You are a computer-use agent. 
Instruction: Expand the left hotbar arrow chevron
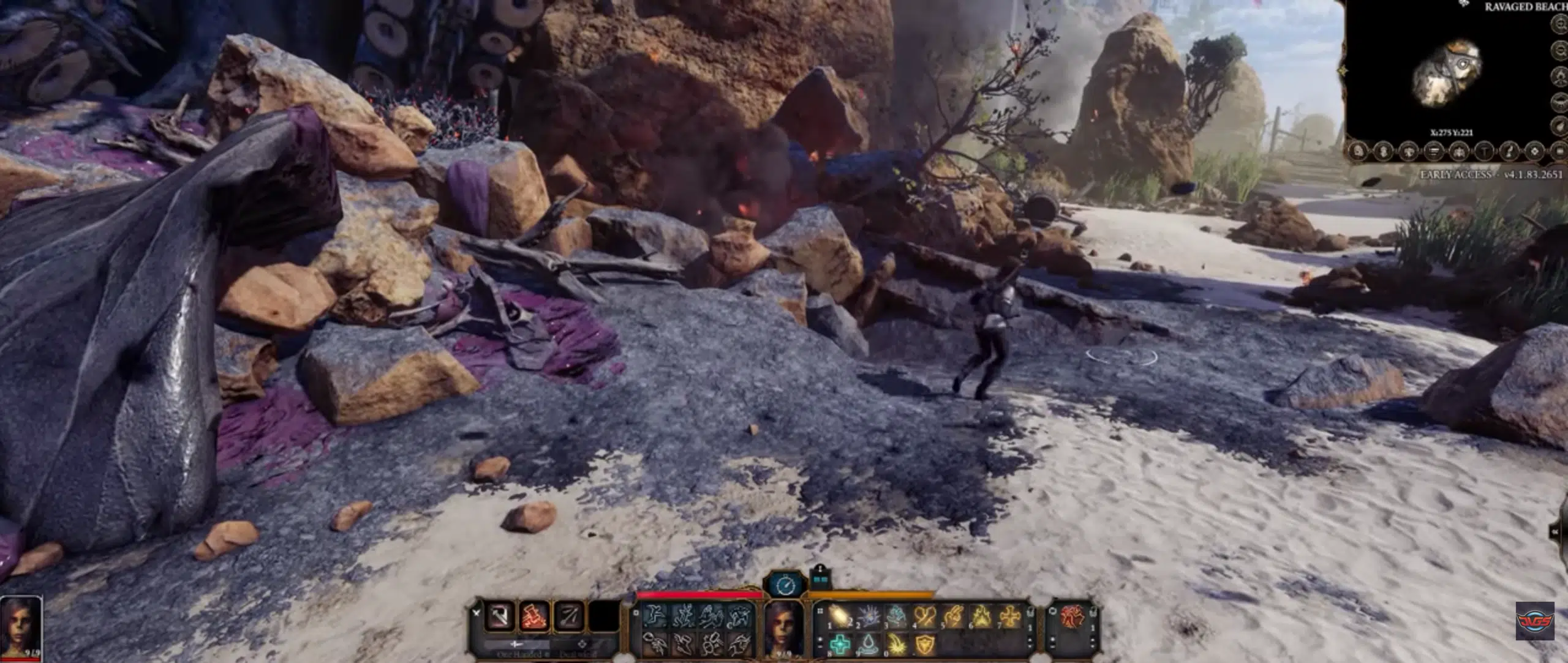click(475, 613)
